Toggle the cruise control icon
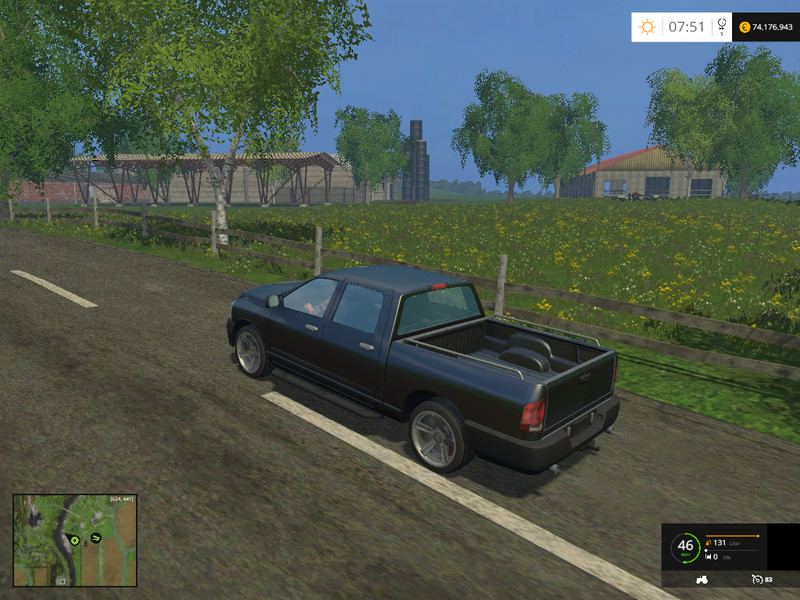 pos(755,579)
